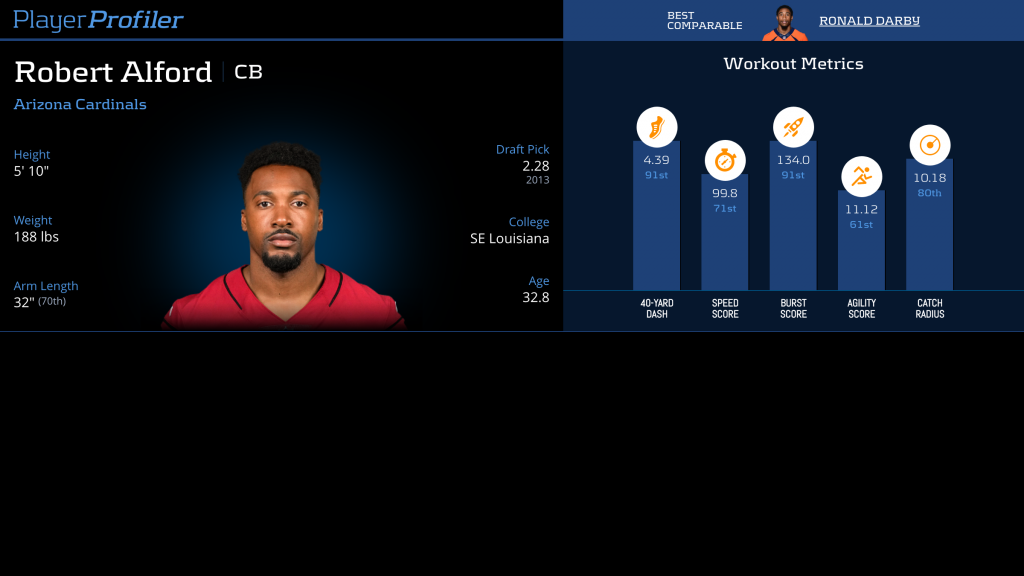Open the PlayerProfiler logo link
The width and height of the screenshot is (1024, 576).
(98, 20)
